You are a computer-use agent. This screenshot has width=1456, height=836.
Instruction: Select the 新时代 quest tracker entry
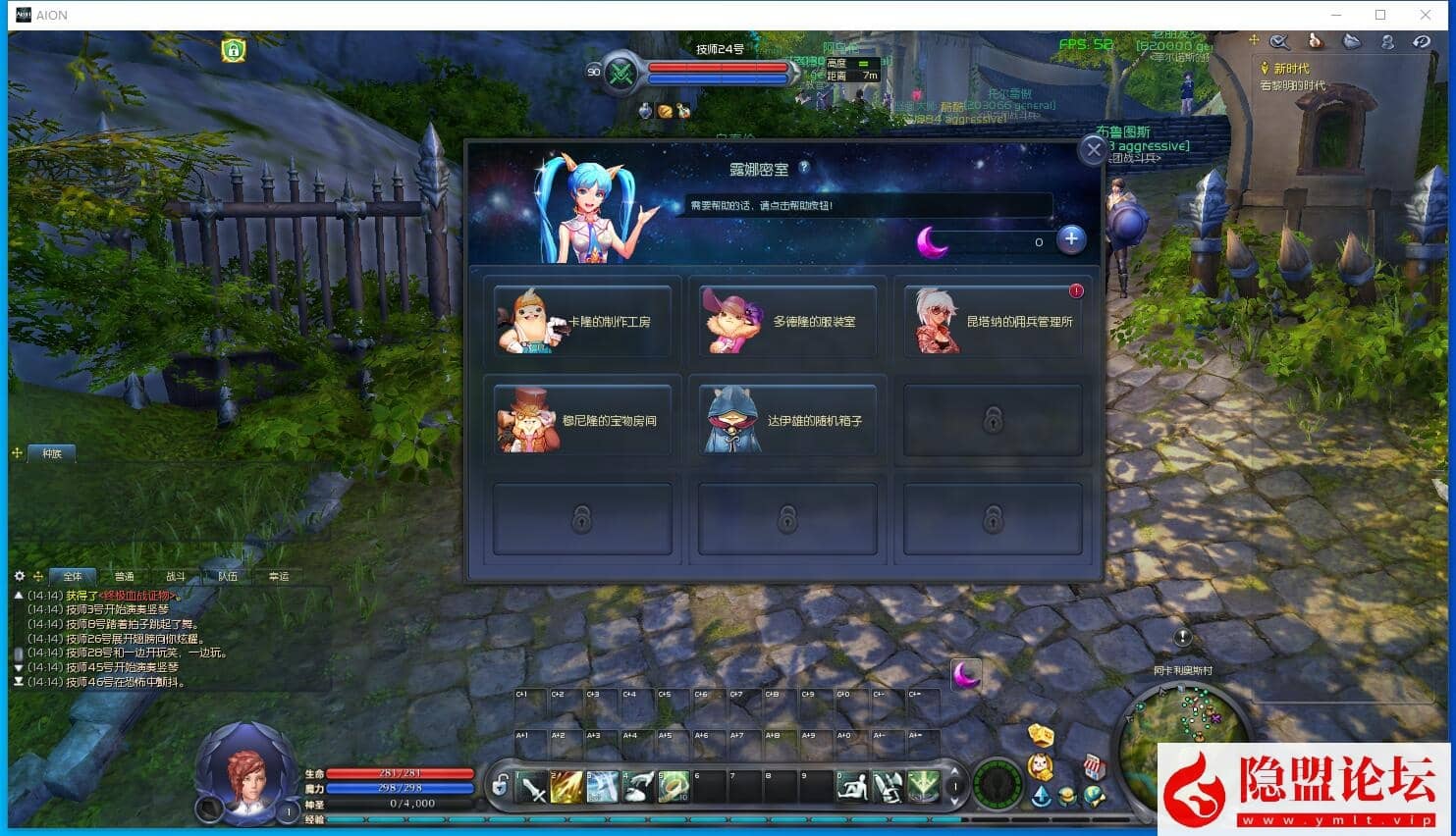coord(1291,69)
